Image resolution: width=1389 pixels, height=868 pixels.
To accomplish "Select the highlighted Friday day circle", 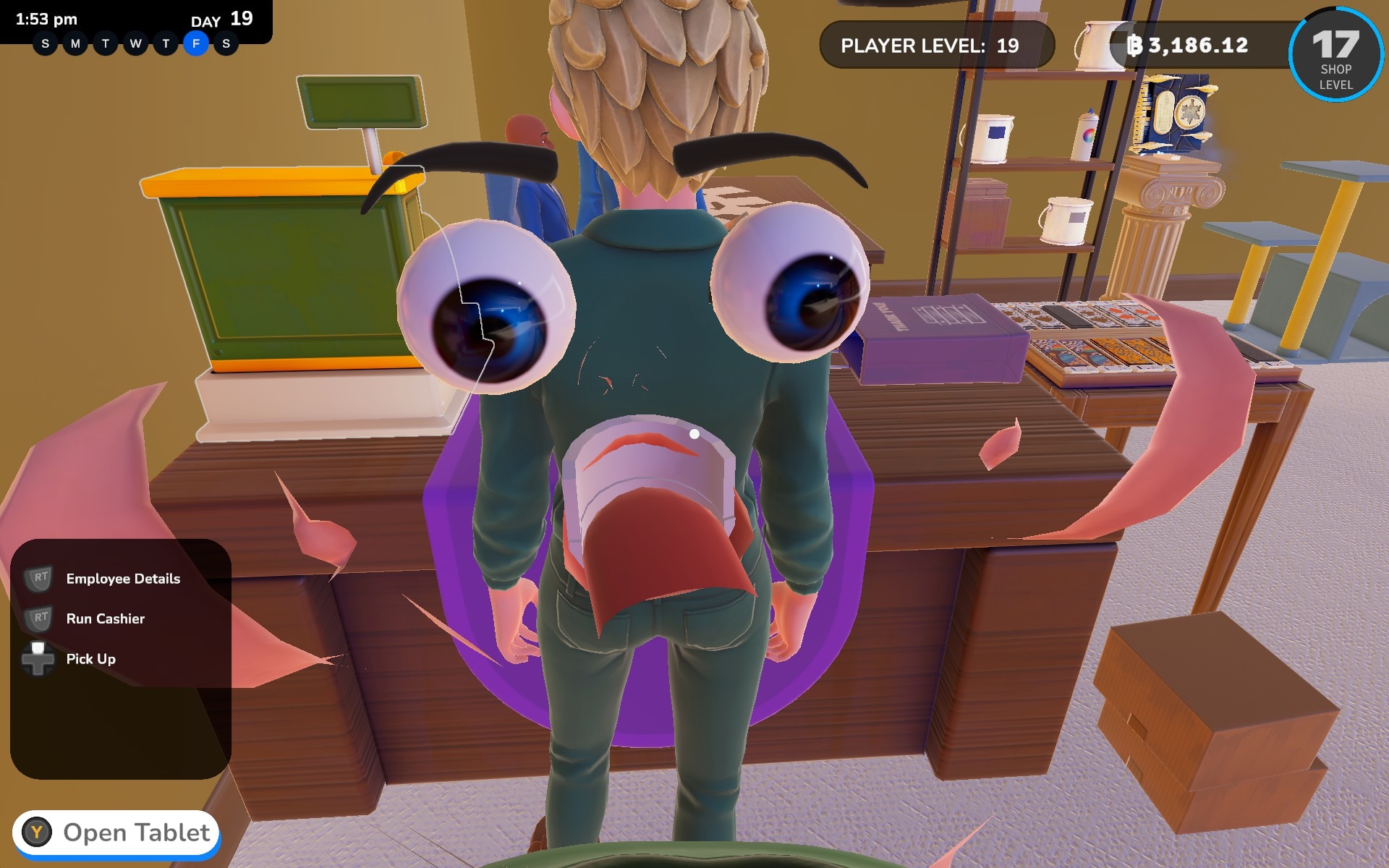I will (196, 44).
